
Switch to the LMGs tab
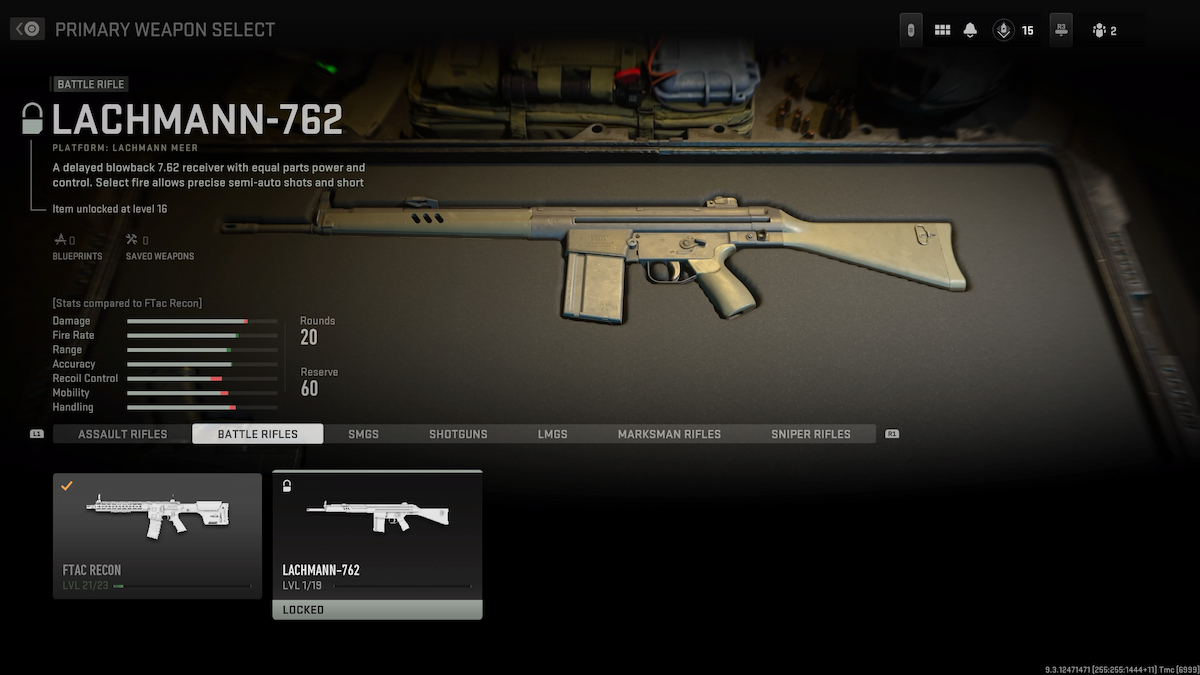(552, 434)
